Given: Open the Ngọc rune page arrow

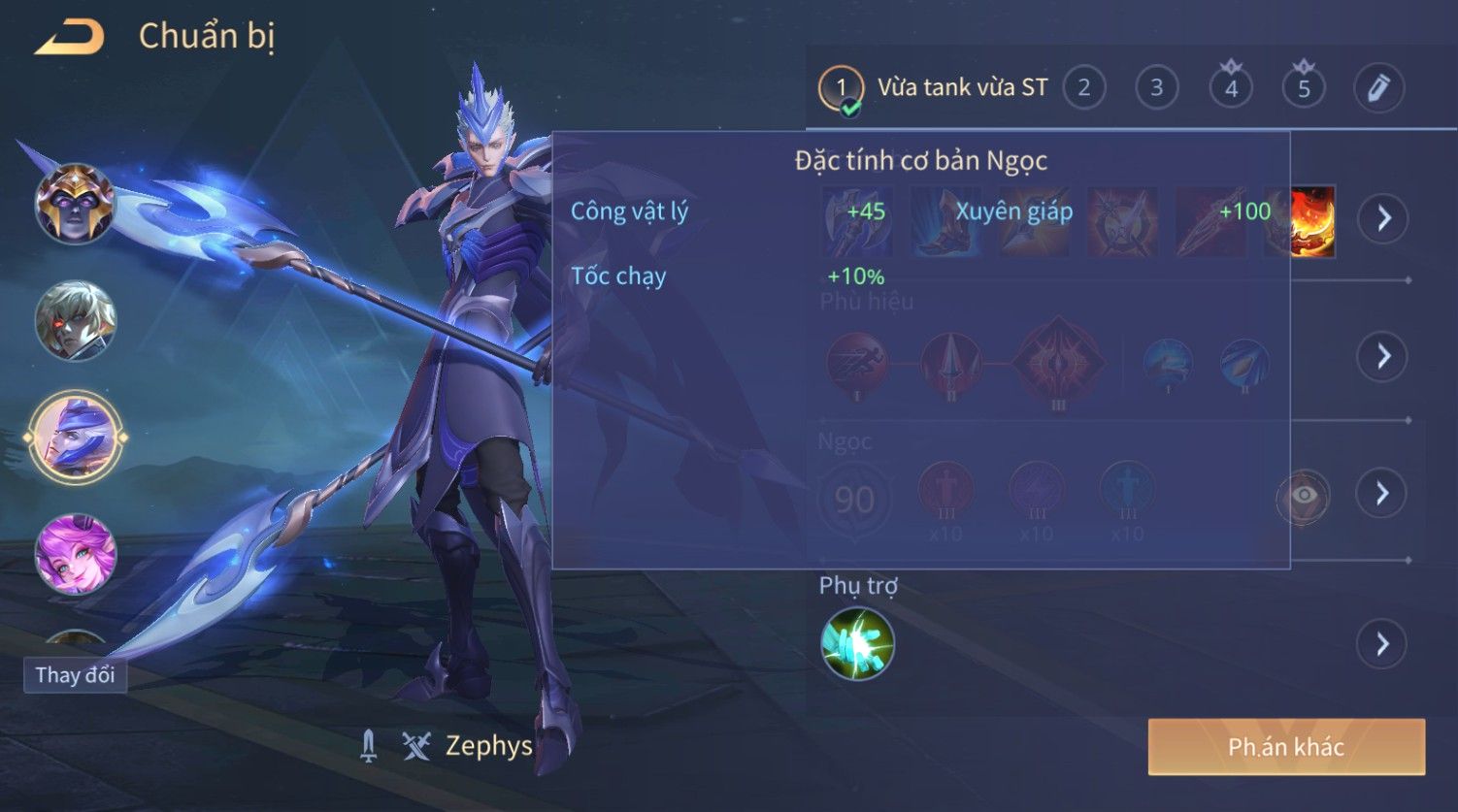Looking at the screenshot, I should click(x=1383, y=493).
